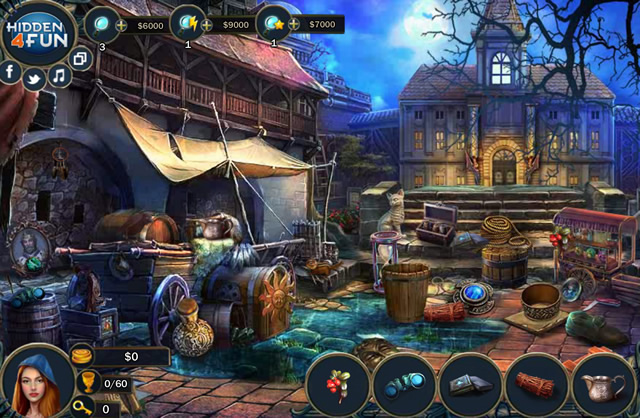Activate the star magnifier hint
This screenshot has height=418, width=640.
tap(272, 23)
